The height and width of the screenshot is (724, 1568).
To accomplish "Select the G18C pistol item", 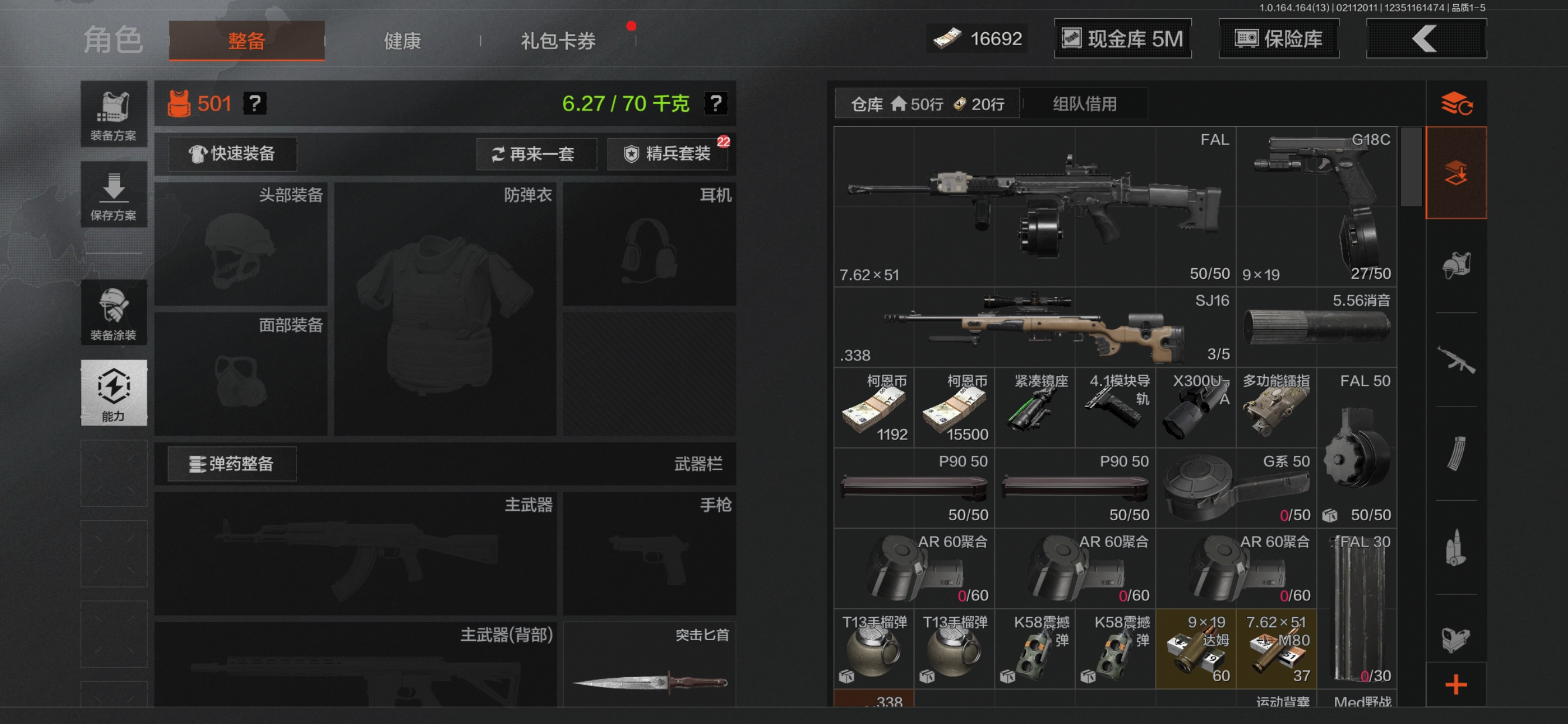I will click(x=1316, y=207).
